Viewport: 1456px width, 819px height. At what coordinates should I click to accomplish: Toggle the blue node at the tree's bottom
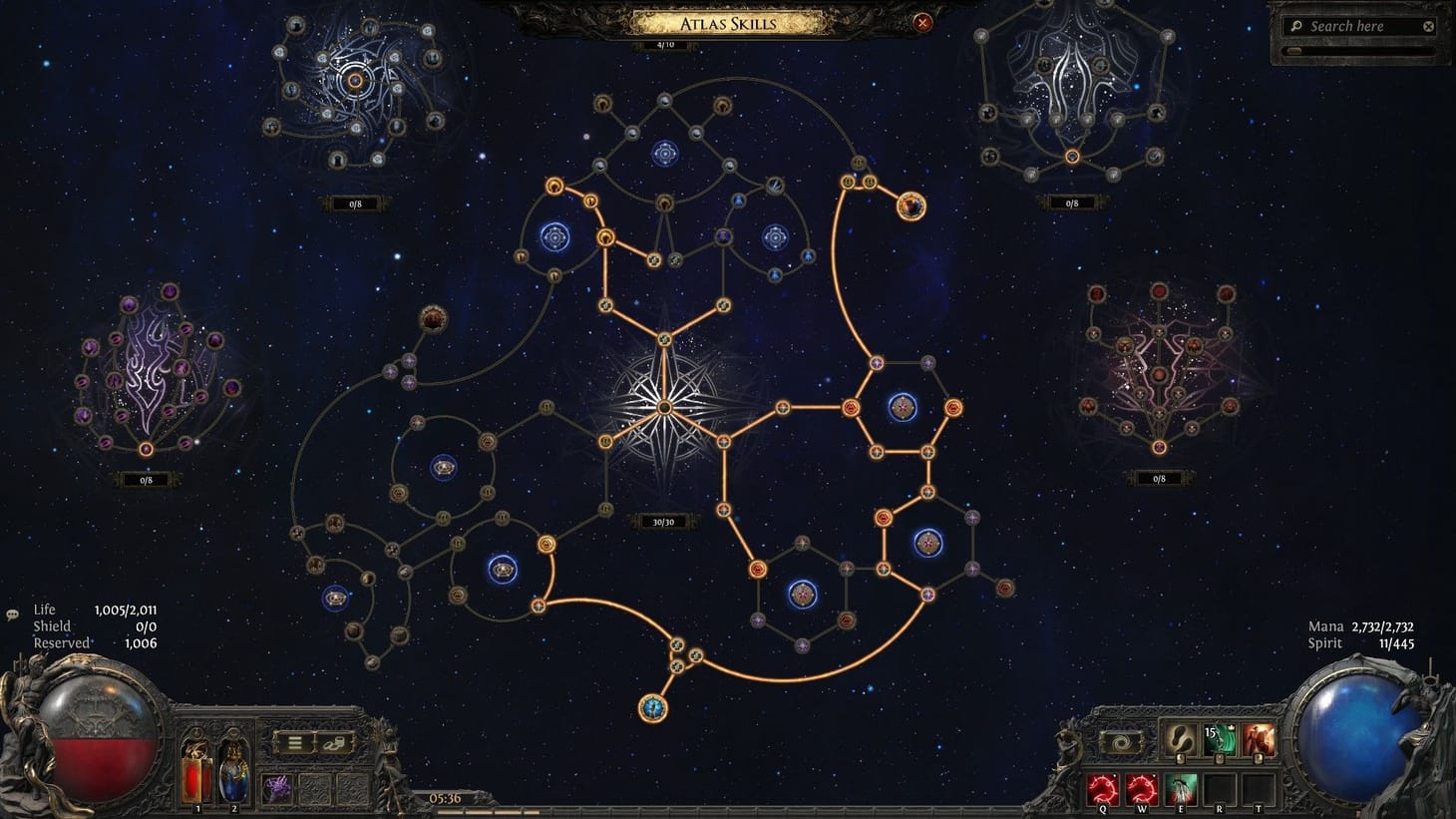(x=655, y=709)
